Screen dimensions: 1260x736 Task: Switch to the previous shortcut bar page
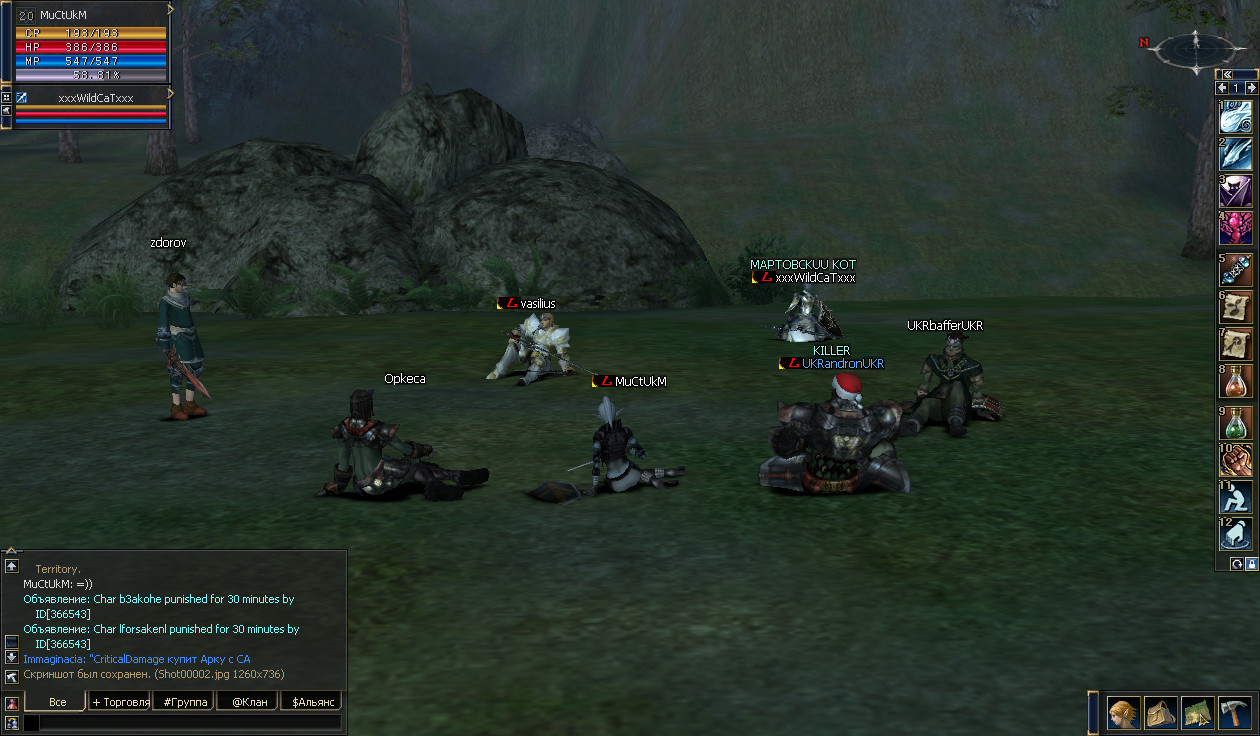pyautogui.click(x=1222, y=88)
